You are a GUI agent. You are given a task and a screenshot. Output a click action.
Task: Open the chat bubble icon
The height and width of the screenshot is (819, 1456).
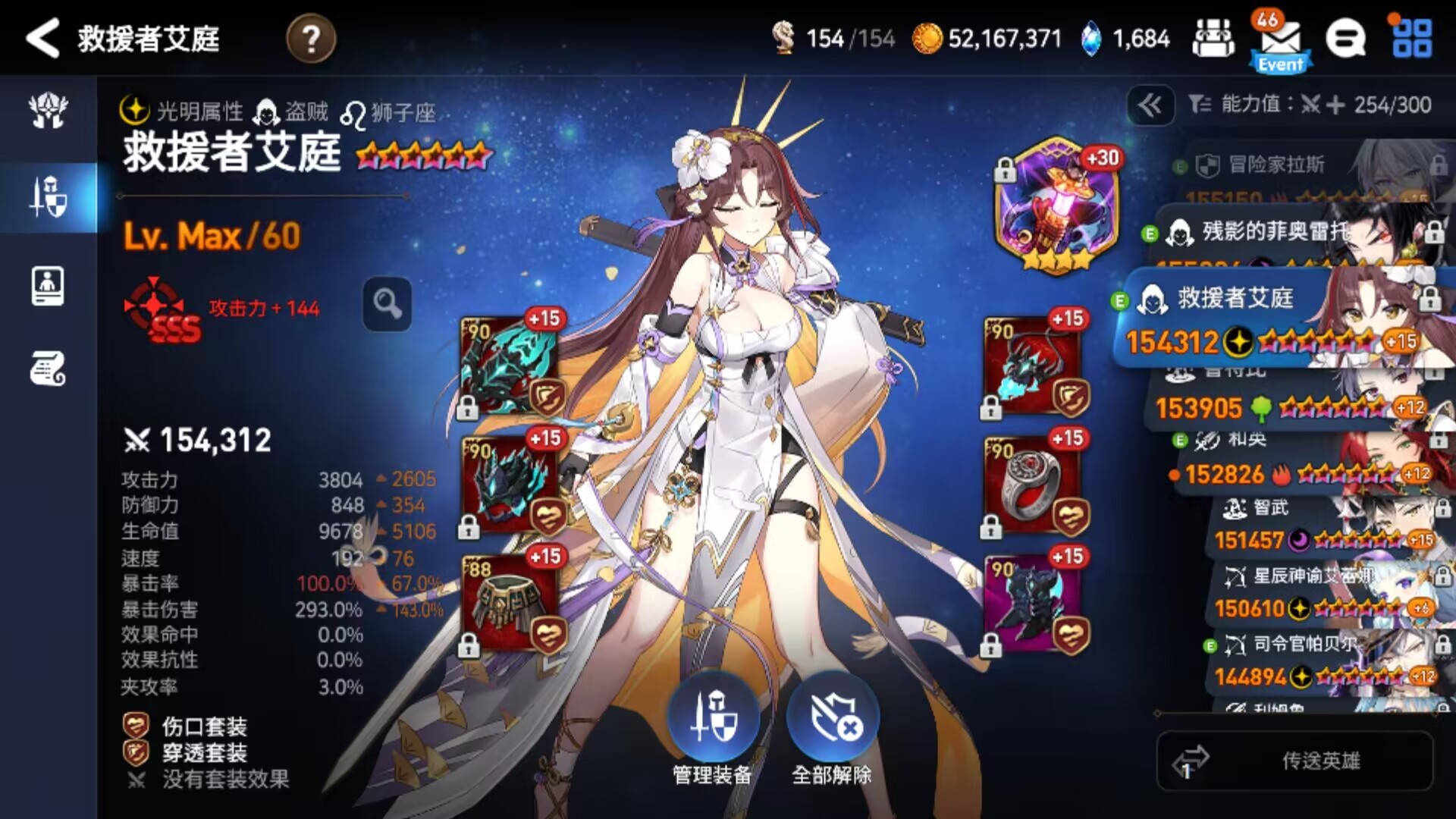click(x=1345, y=38)
